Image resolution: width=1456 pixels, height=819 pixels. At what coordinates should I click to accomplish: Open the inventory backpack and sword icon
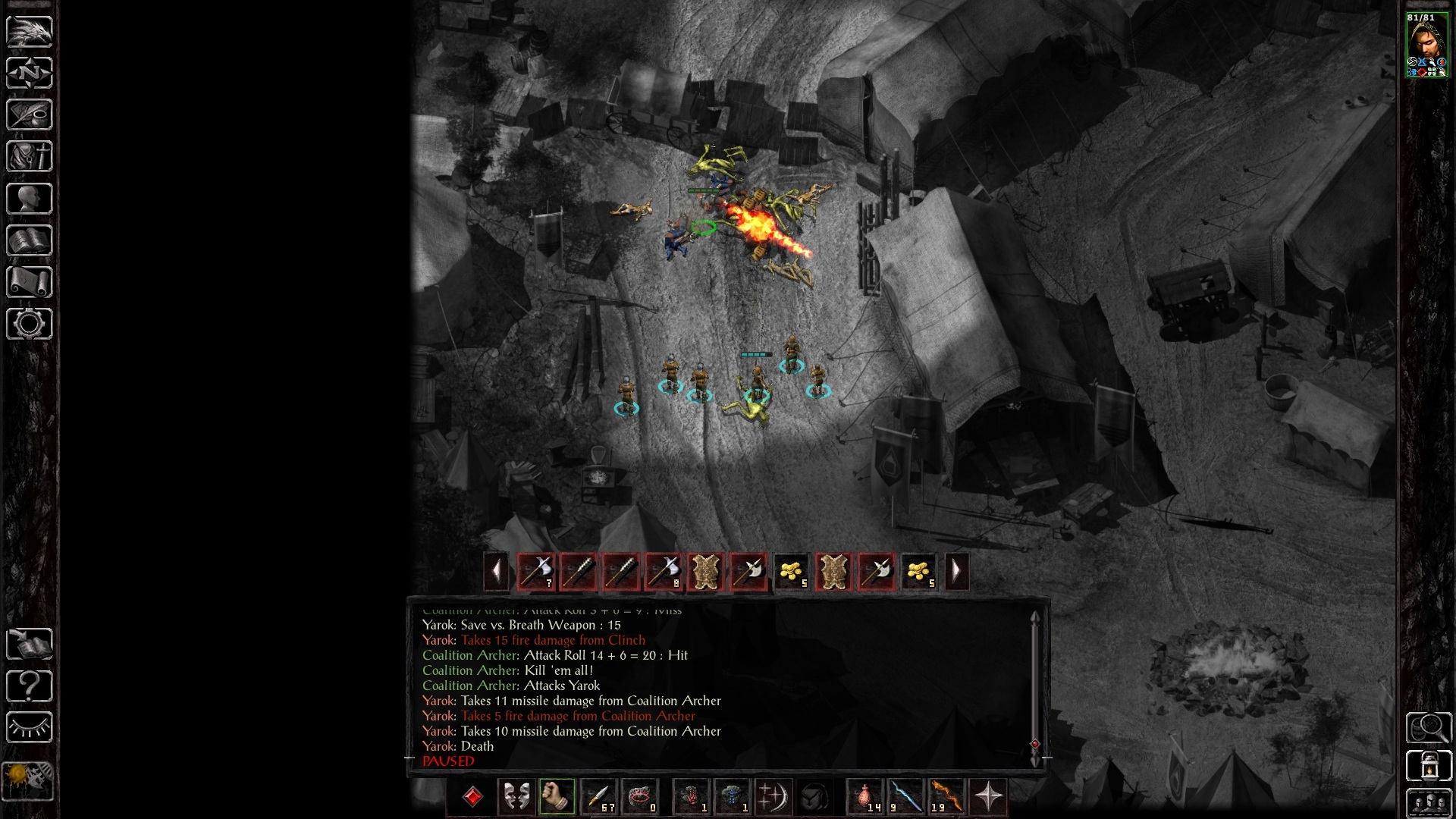pos(30,156)
